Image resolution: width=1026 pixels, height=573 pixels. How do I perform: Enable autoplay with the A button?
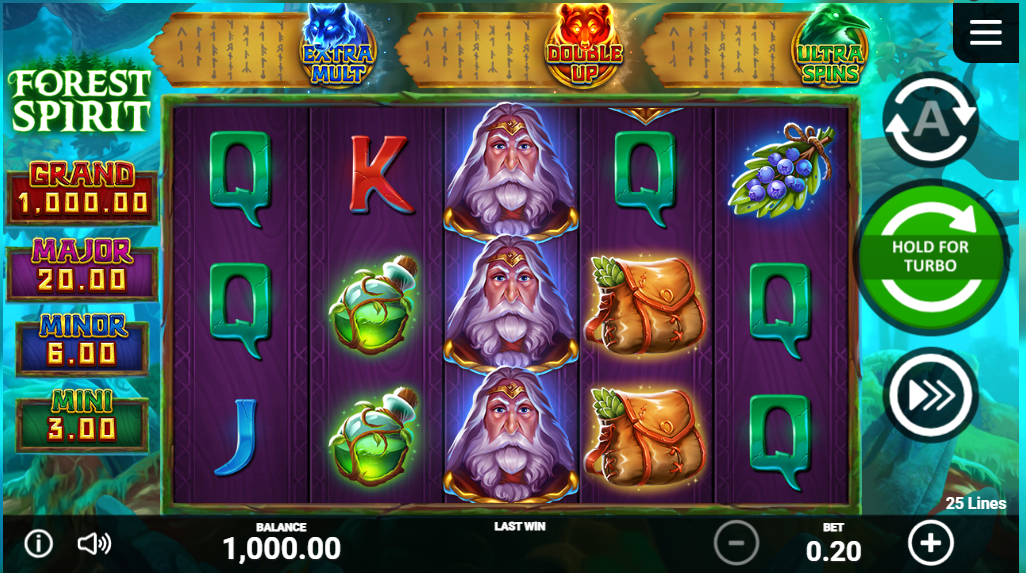pos(930,120)
